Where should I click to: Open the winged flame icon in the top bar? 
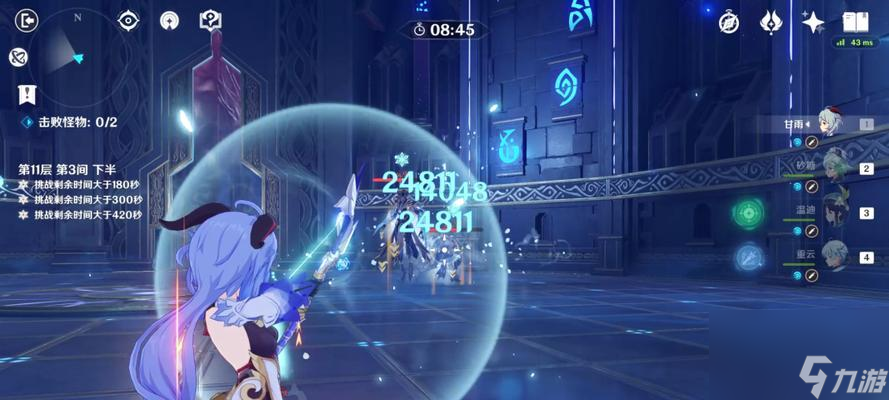(x=771, y=21)
